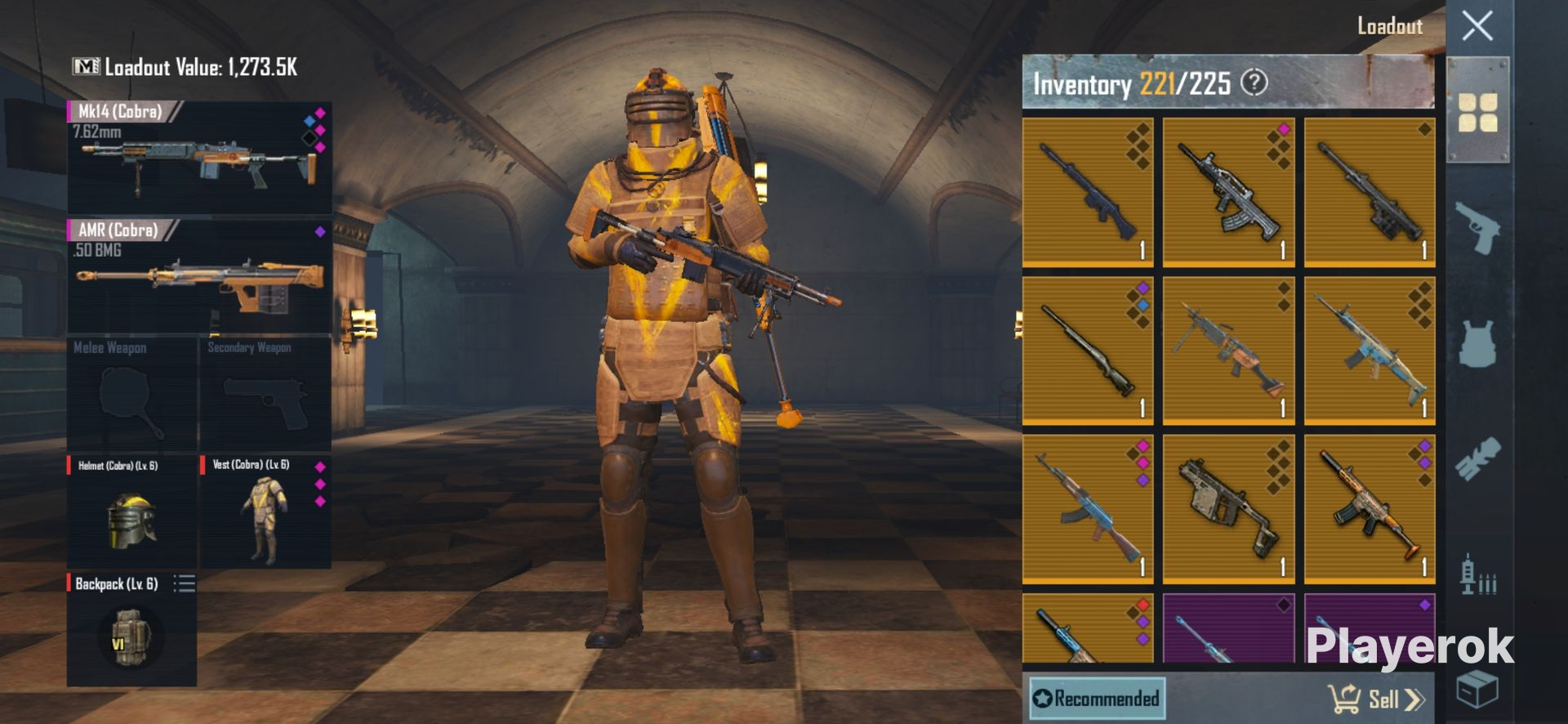This screenshot has width=1568, height=724.
Task: Select the AKM rifle in inventory
Action: tap(1088, 508)
